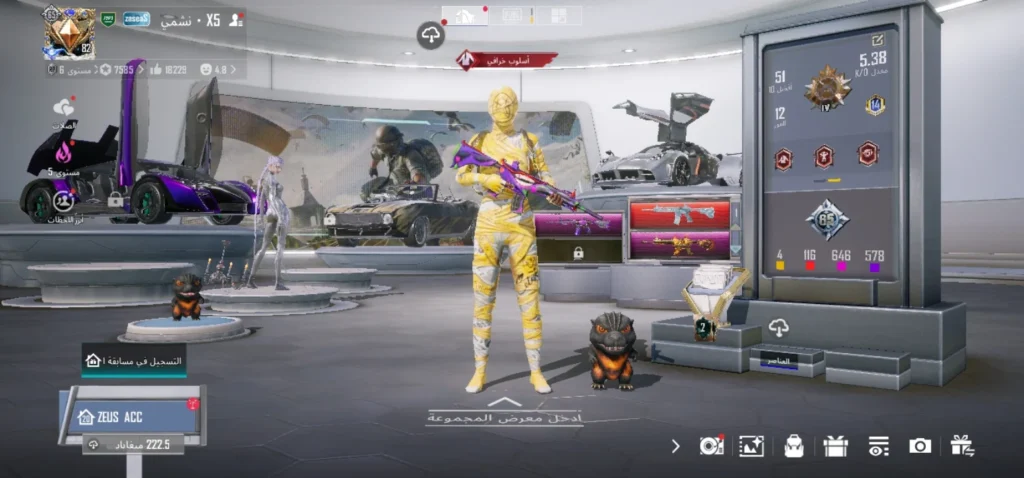Open the gift box icon

836,446
